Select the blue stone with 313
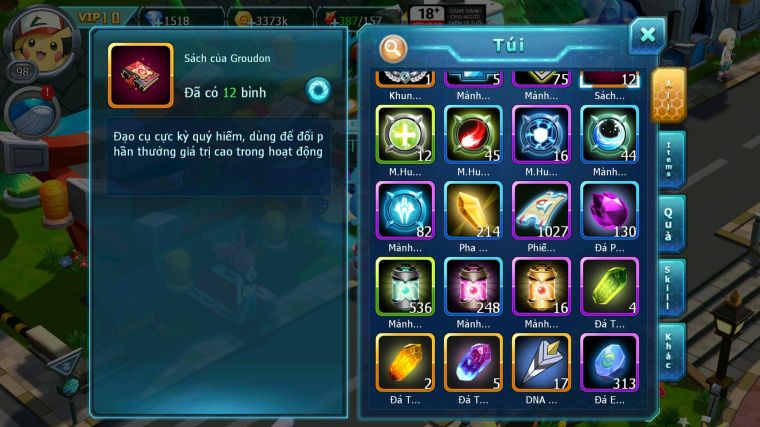The height and width of the screenshot is (427, 760). (609, 362)
